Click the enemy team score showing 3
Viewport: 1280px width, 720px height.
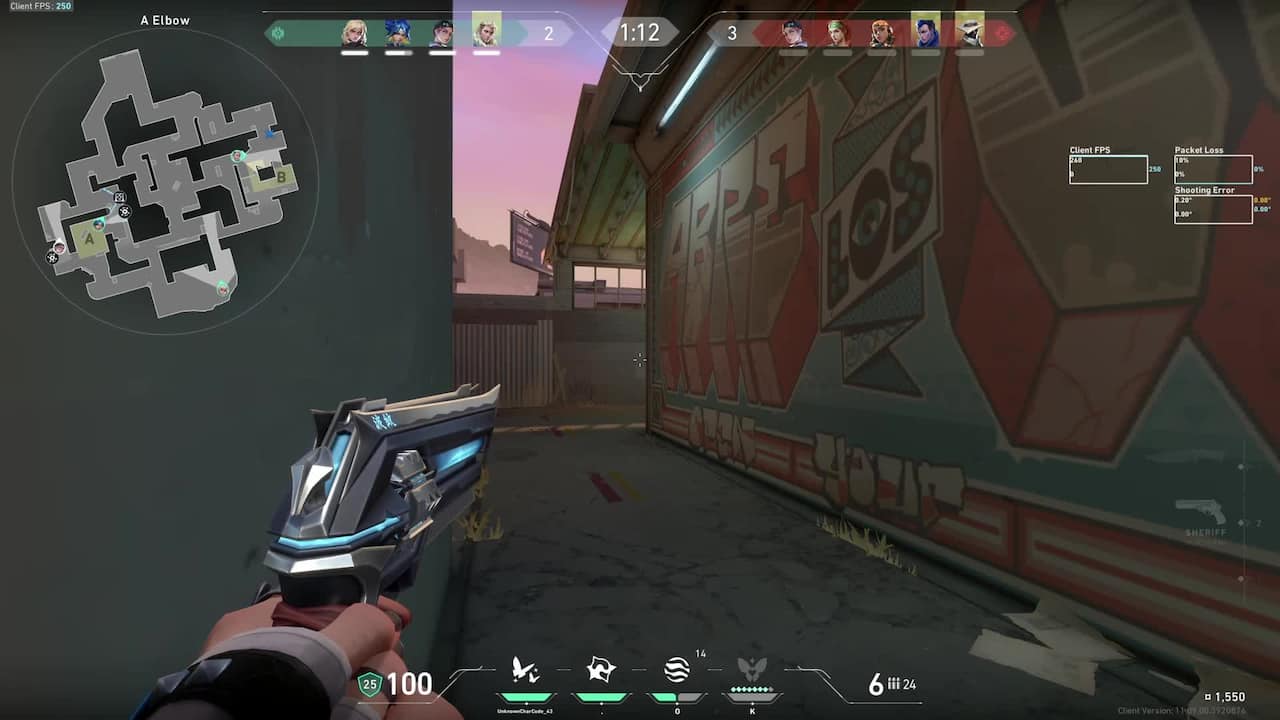coord(734,32)
